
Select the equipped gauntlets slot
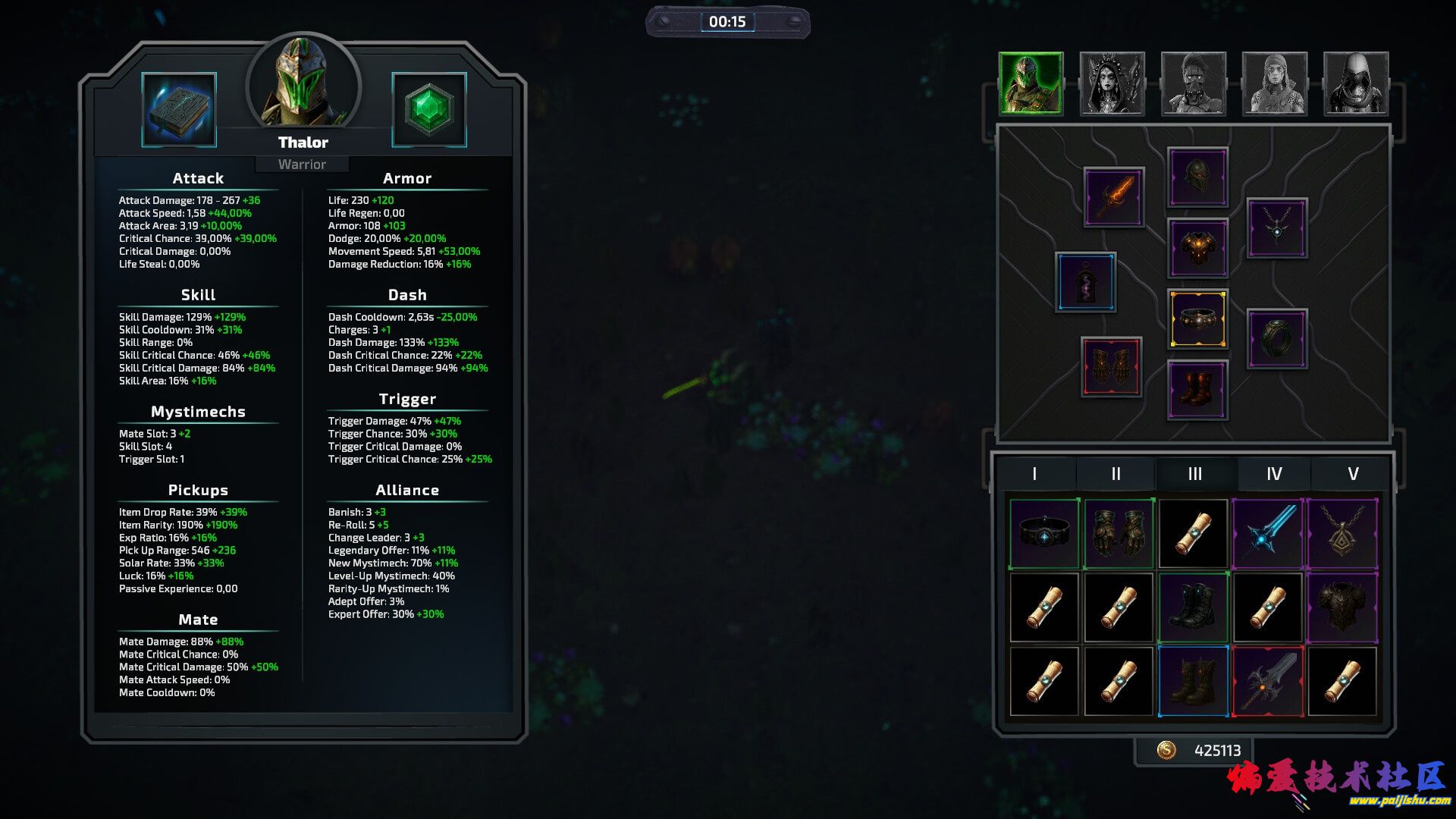(x=1111, y=367)
